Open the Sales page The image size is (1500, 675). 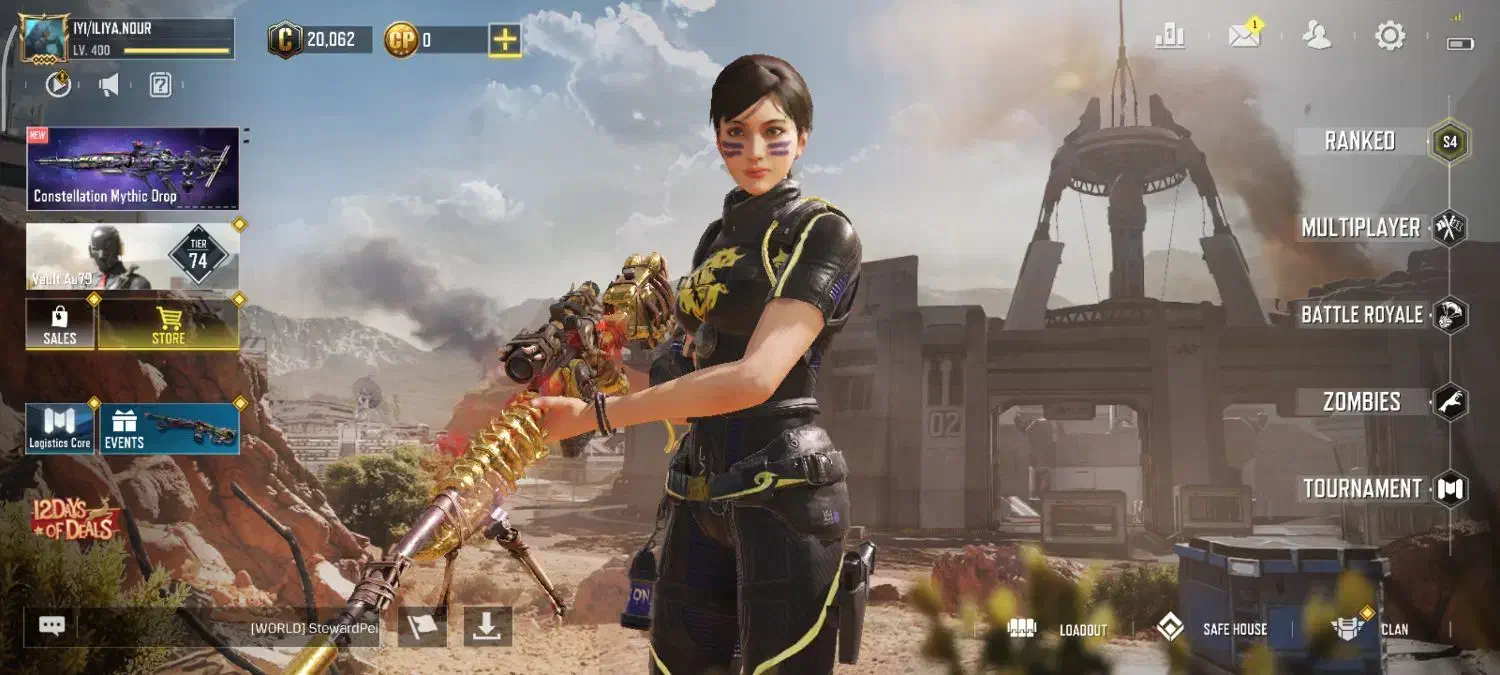(x=60, y=324)
